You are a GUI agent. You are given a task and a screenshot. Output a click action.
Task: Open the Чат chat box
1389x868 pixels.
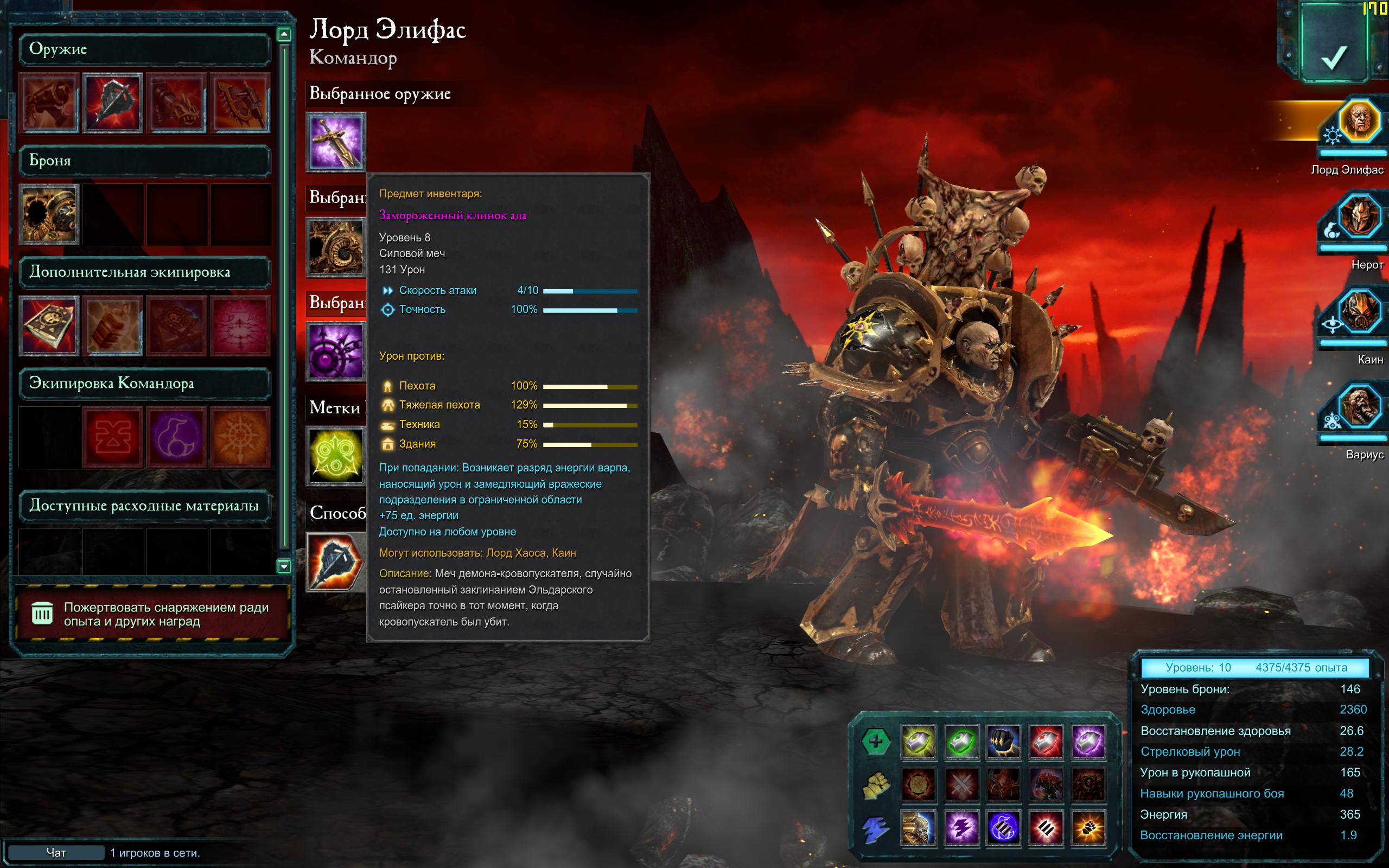[x=56, y=852]
